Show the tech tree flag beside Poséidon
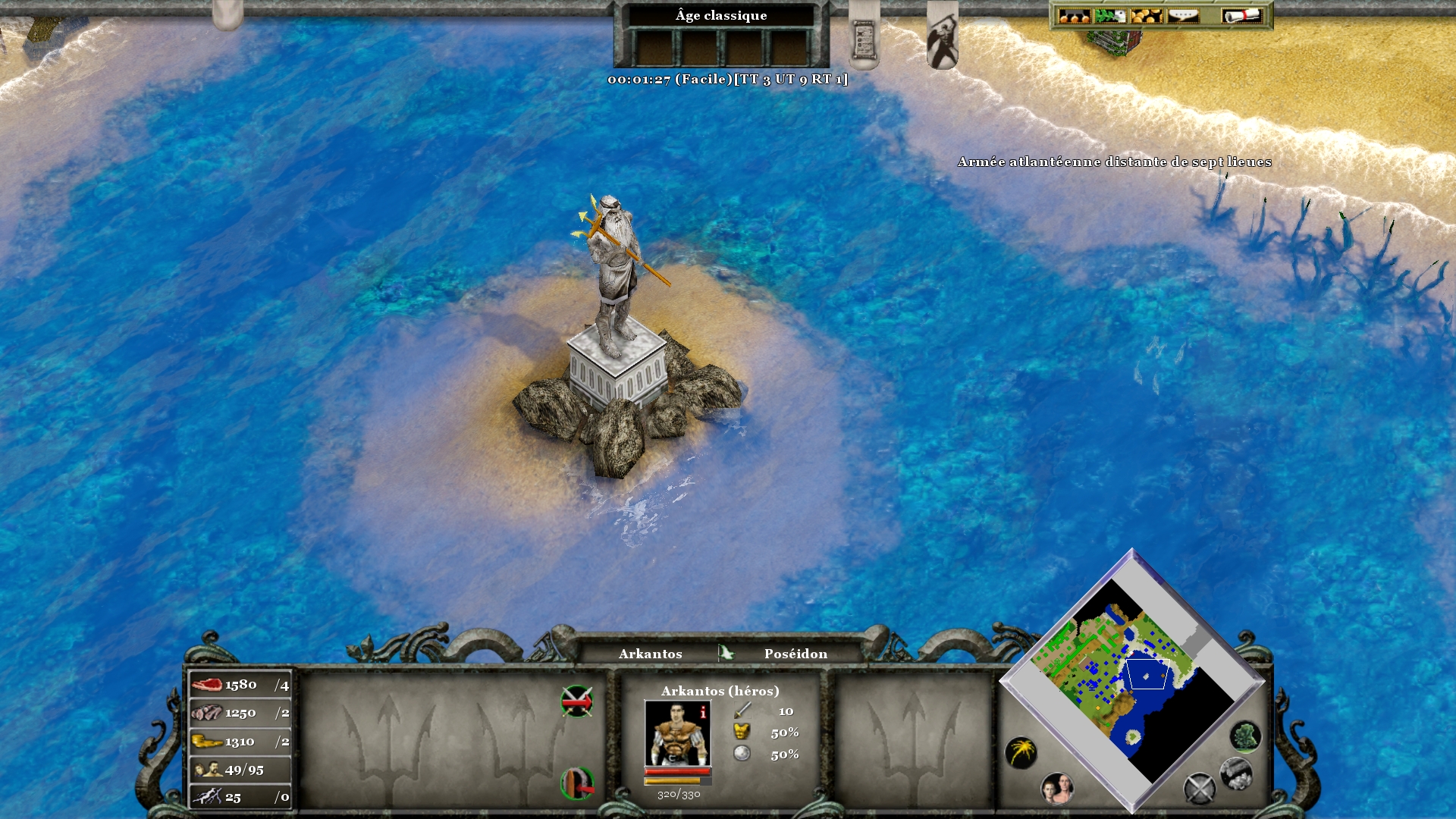This screenshot has width=1456, height=819. (726, 653)
